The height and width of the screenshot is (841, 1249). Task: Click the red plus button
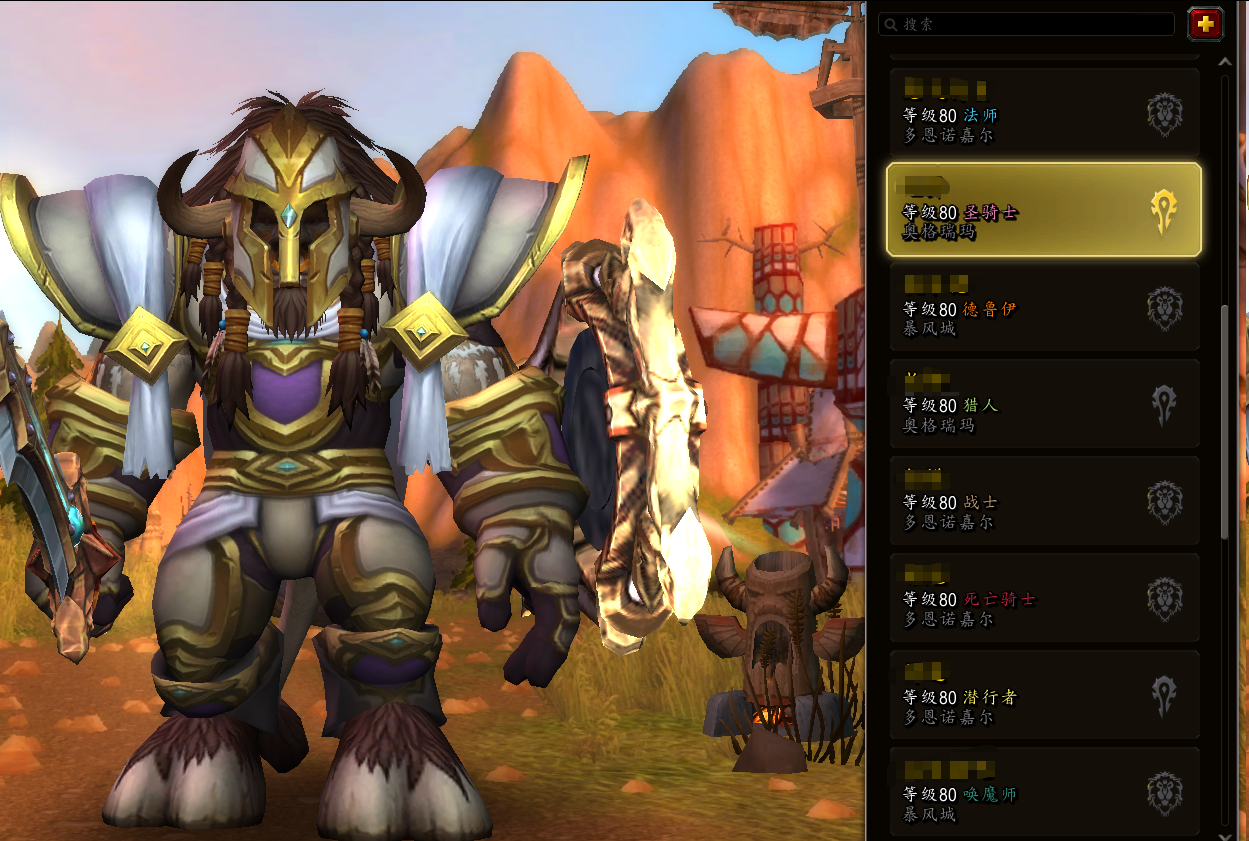pyautogui.click(x=1205, y=24)
